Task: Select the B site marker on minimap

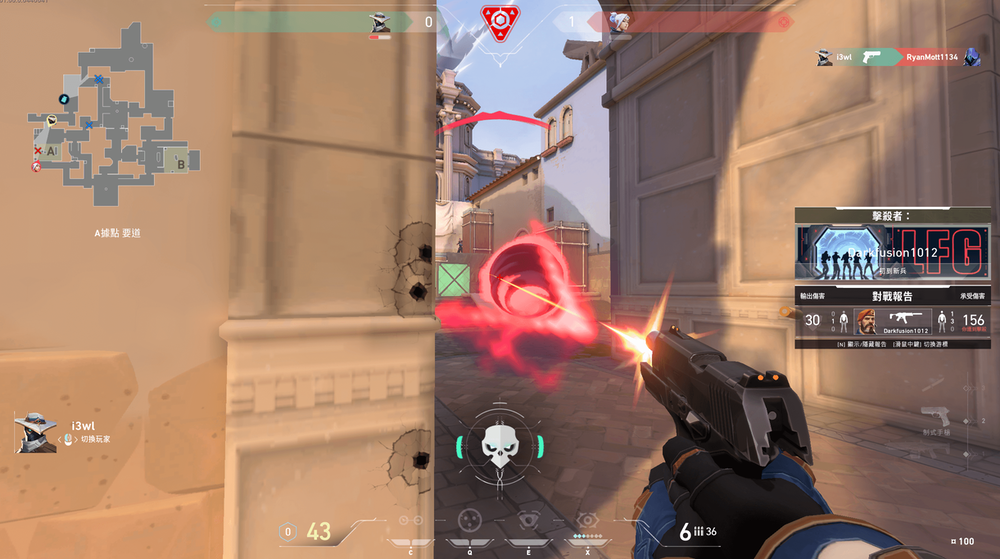Action: (x=181, y=160)
